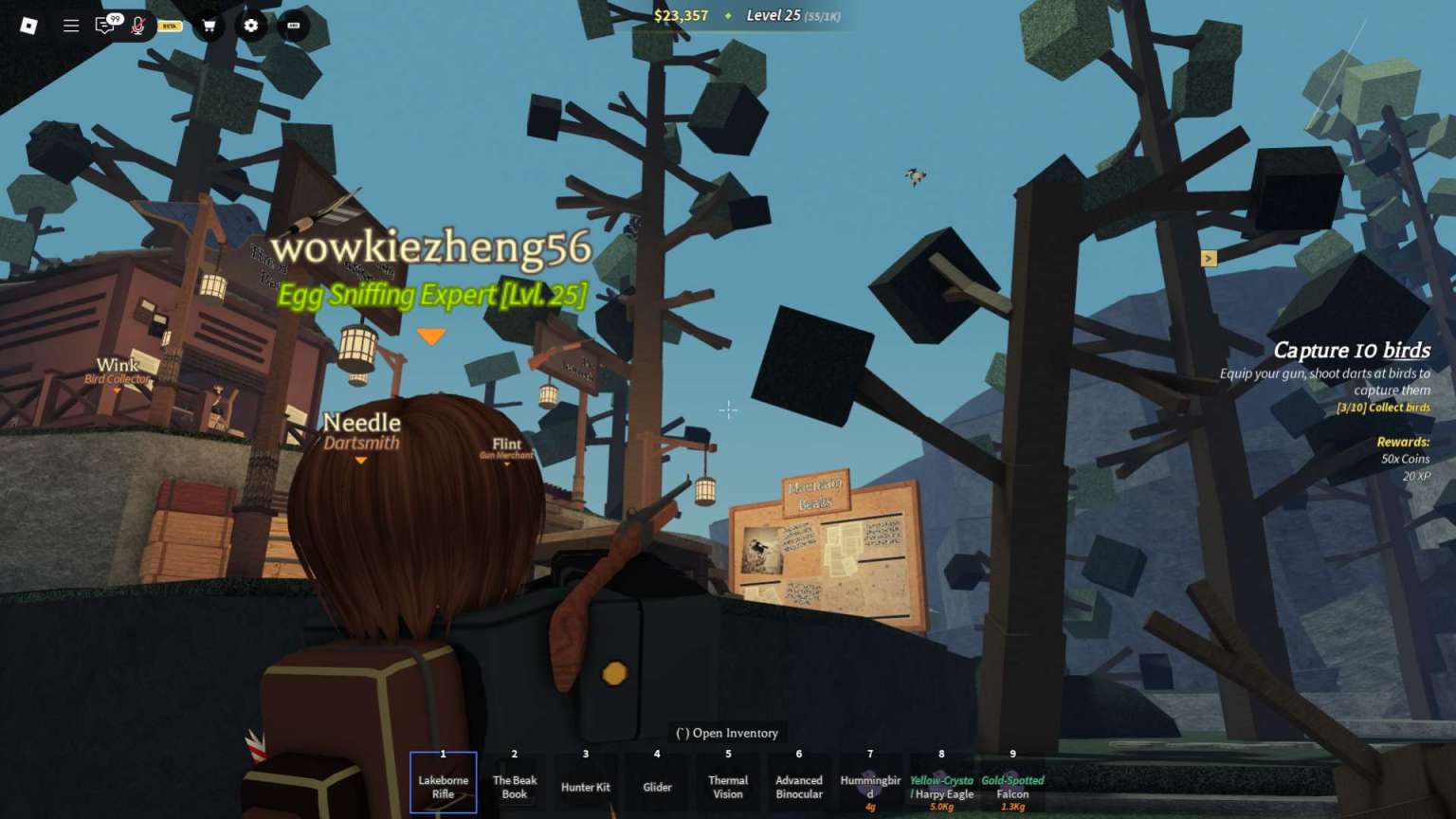The image size is (1456, 819).
Task: Activate Thermal Vision in slot 5
Action: (727, 783)
